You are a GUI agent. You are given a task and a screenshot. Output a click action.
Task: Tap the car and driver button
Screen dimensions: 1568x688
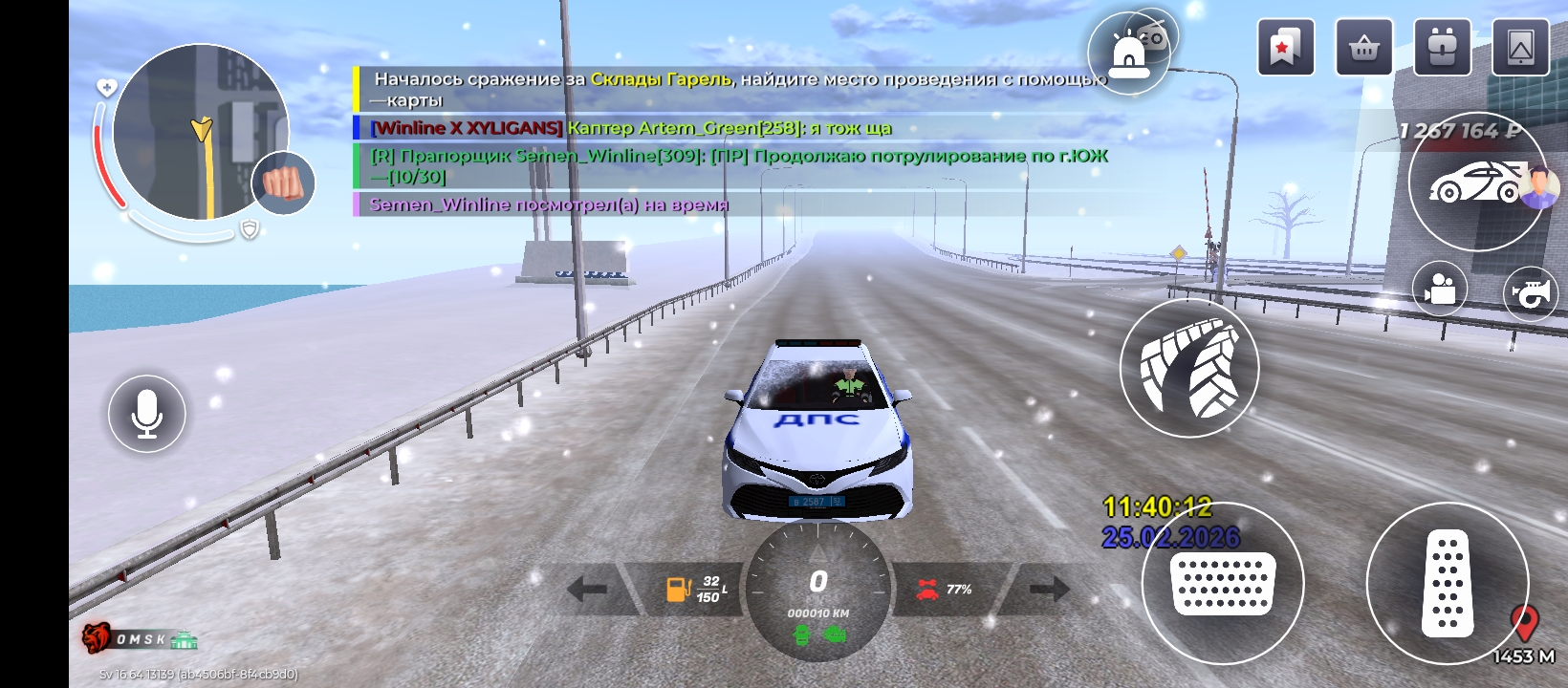pos(1477,182)
